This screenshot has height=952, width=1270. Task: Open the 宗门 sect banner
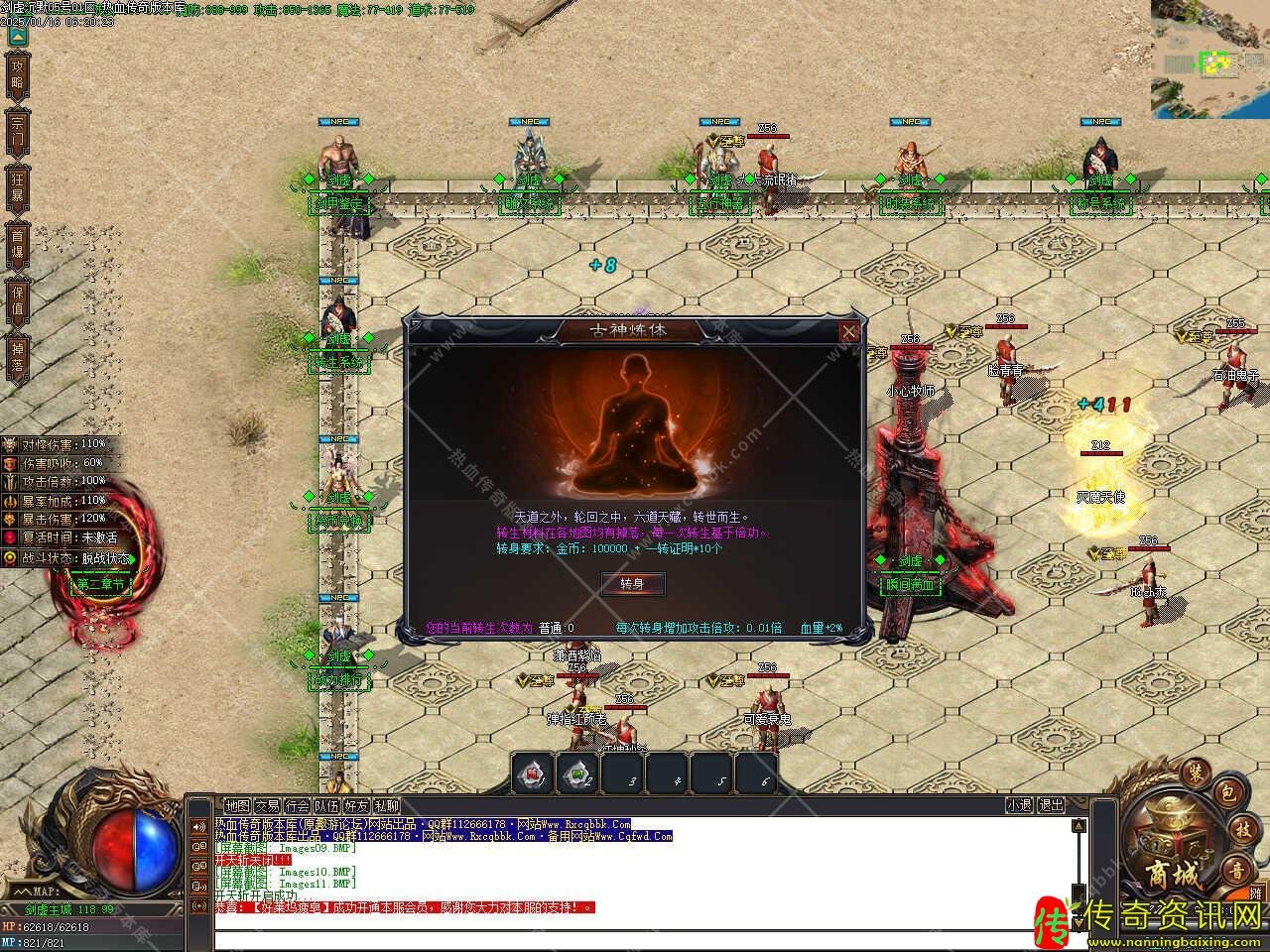17,131
